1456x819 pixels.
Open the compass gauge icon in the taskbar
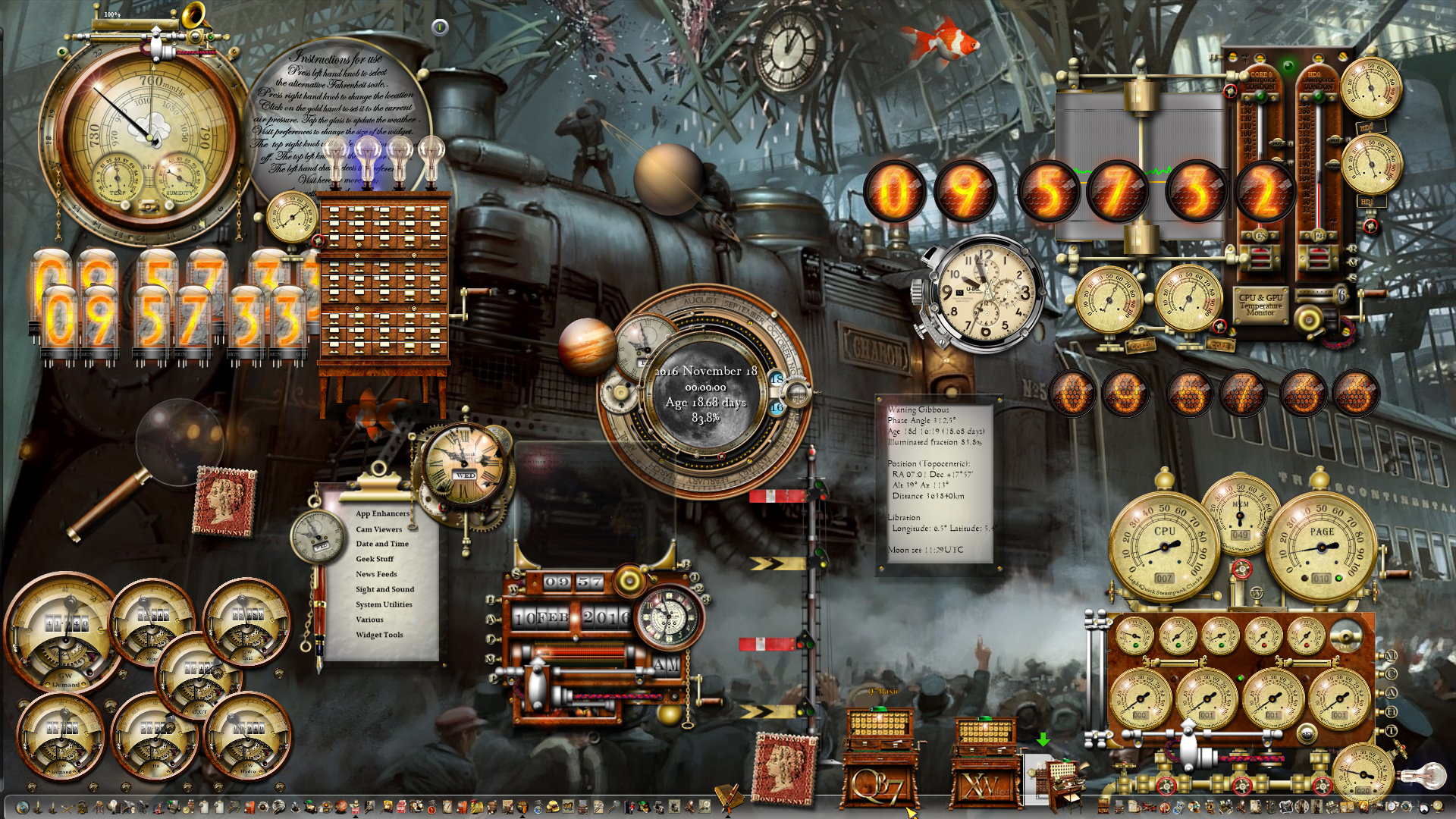click(185, 810)
